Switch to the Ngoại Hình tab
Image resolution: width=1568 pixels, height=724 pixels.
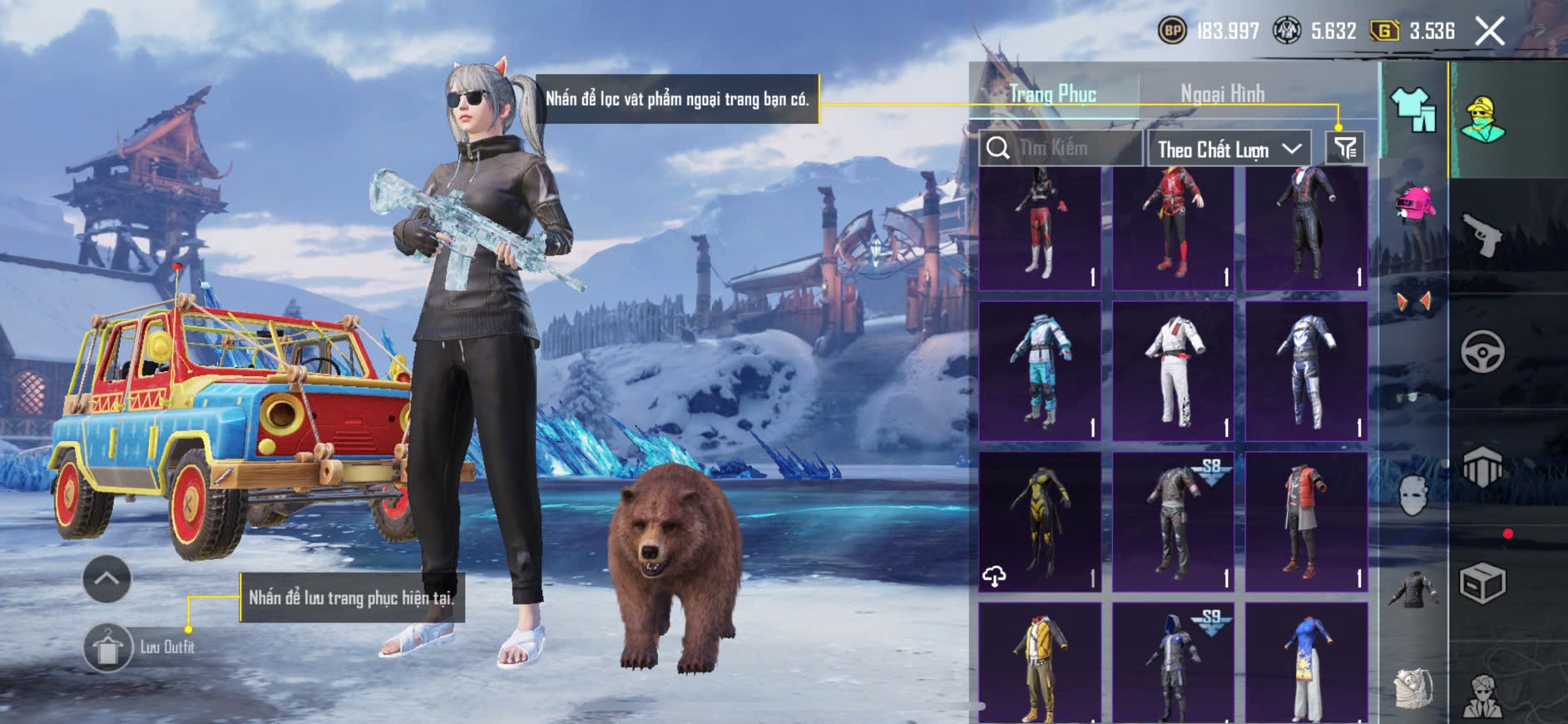click(x=1222, y=94)
